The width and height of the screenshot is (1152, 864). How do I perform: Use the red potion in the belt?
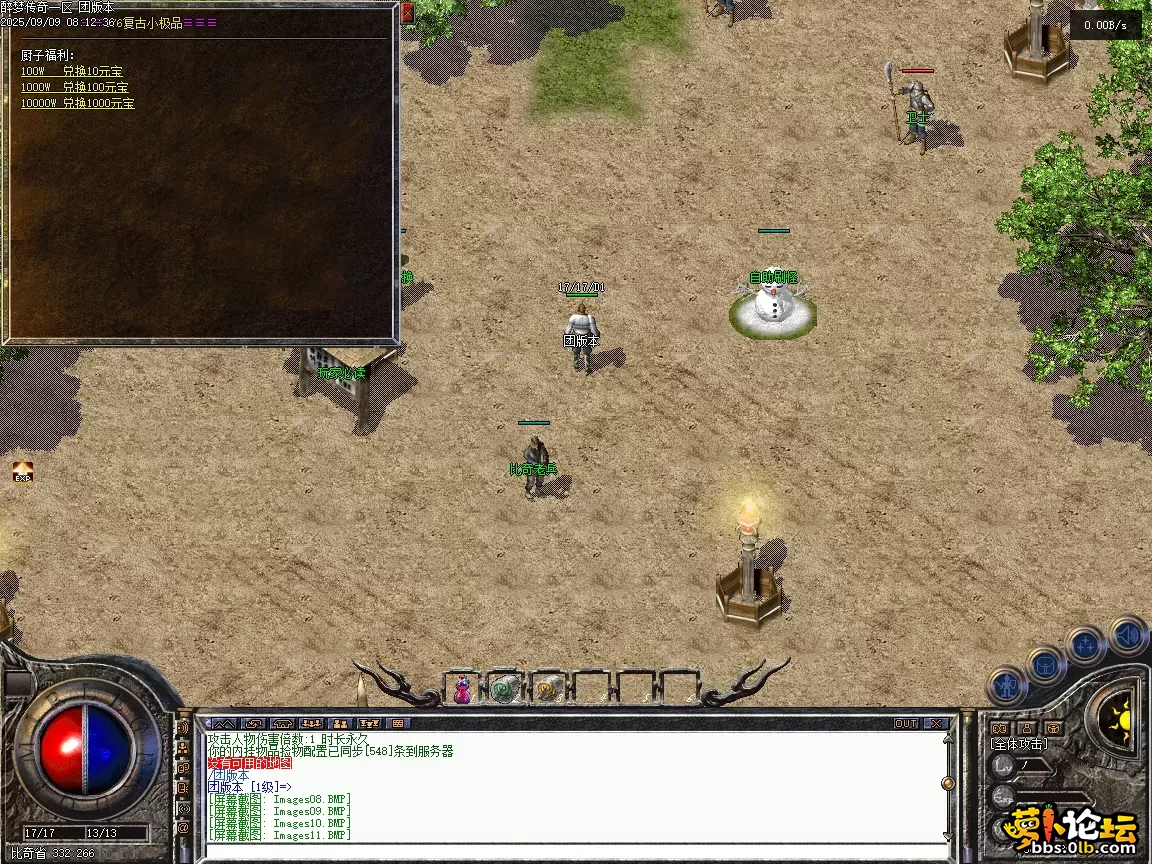462,688
